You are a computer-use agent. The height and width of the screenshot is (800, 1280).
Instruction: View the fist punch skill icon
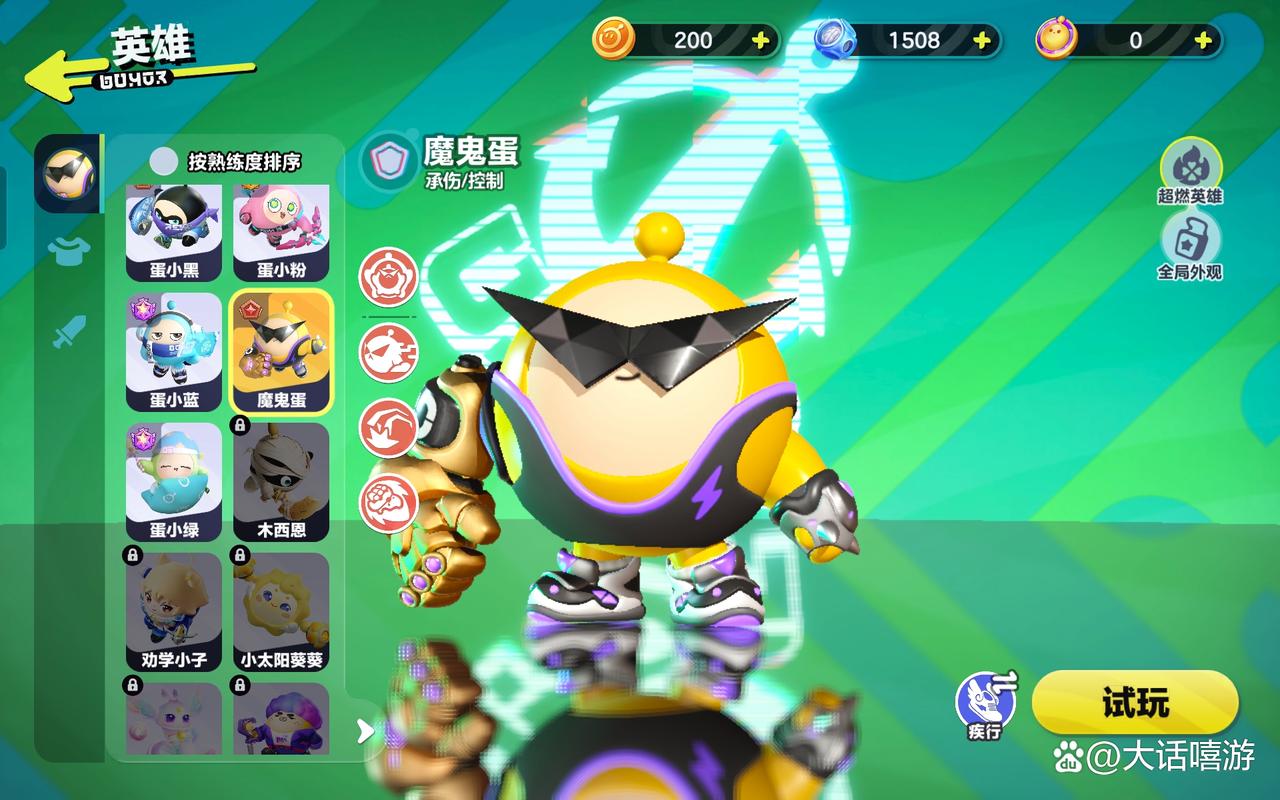(388, 502)
